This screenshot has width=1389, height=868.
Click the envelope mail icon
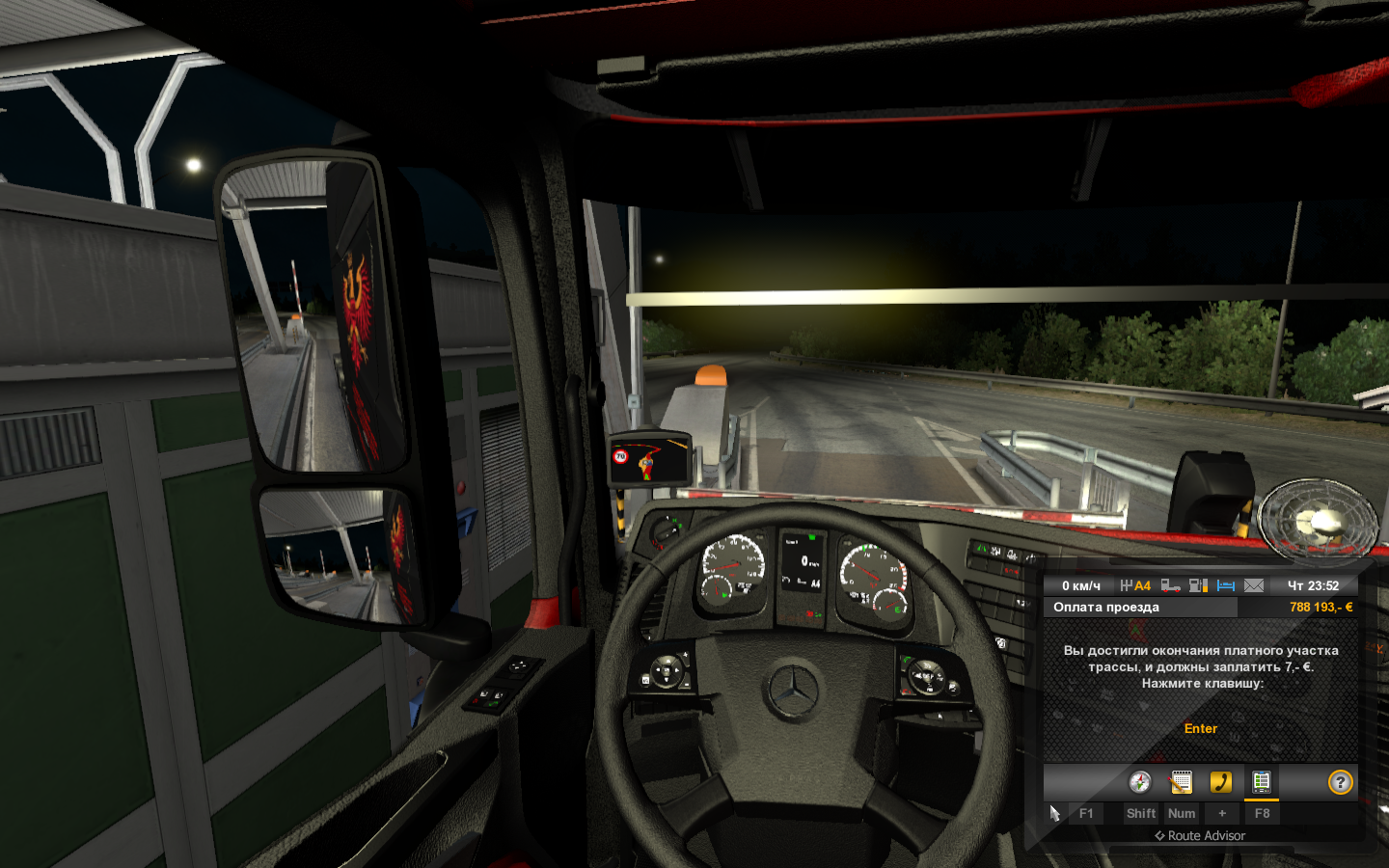[1254, 585]
